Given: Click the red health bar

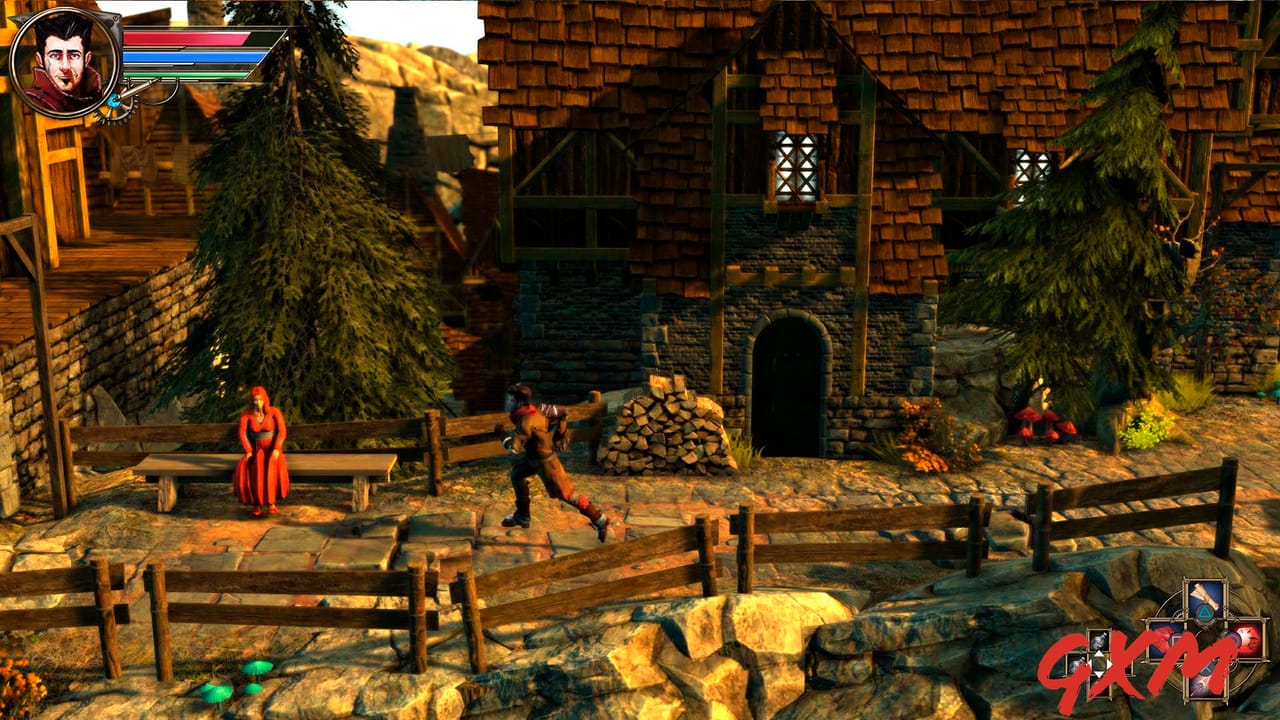Looking at the screenshot, I should point(185,39).
